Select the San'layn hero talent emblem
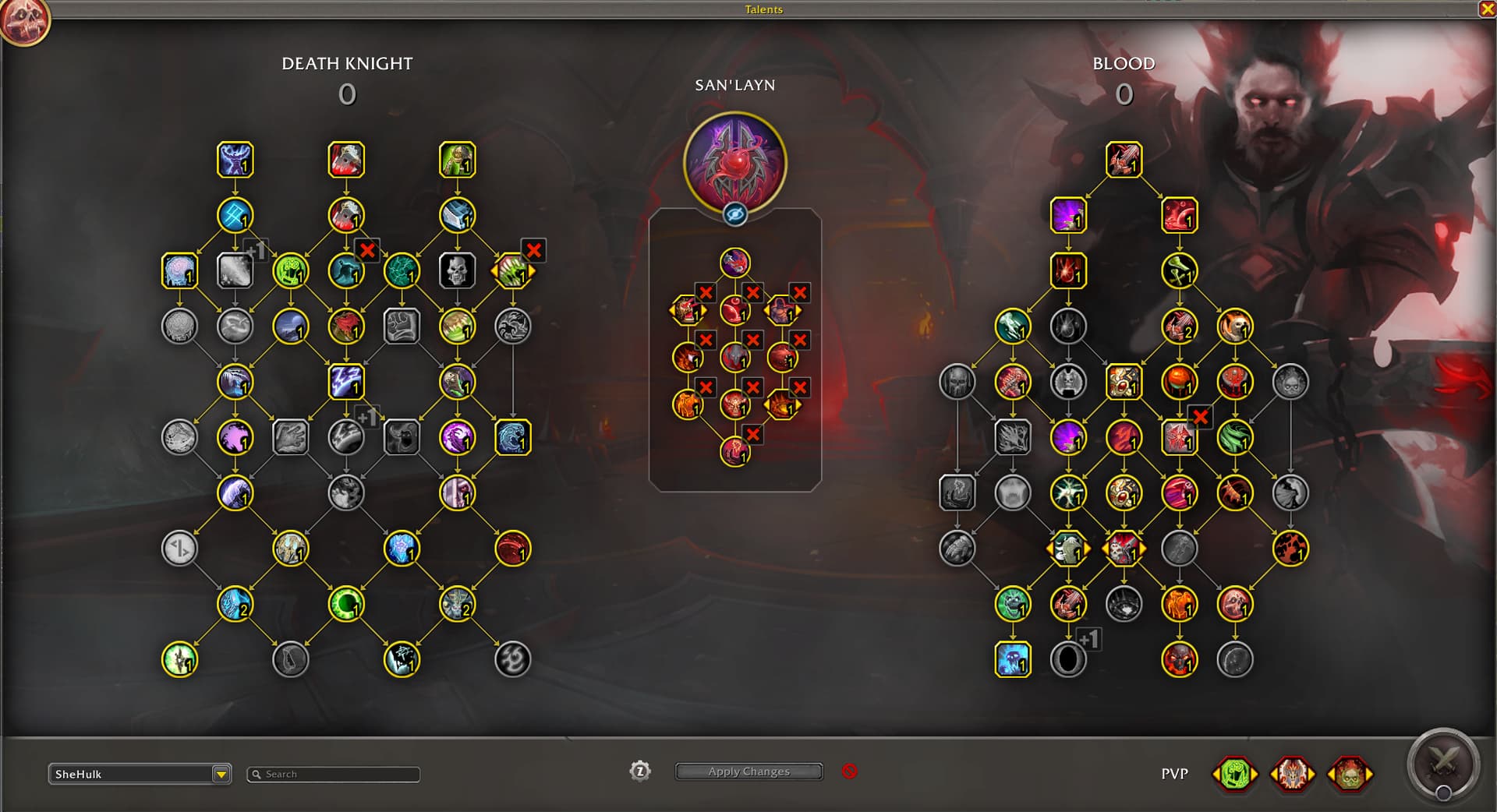Image resolution: width=1497 pixels, height=812 pixels. click(x=734, y=162)
